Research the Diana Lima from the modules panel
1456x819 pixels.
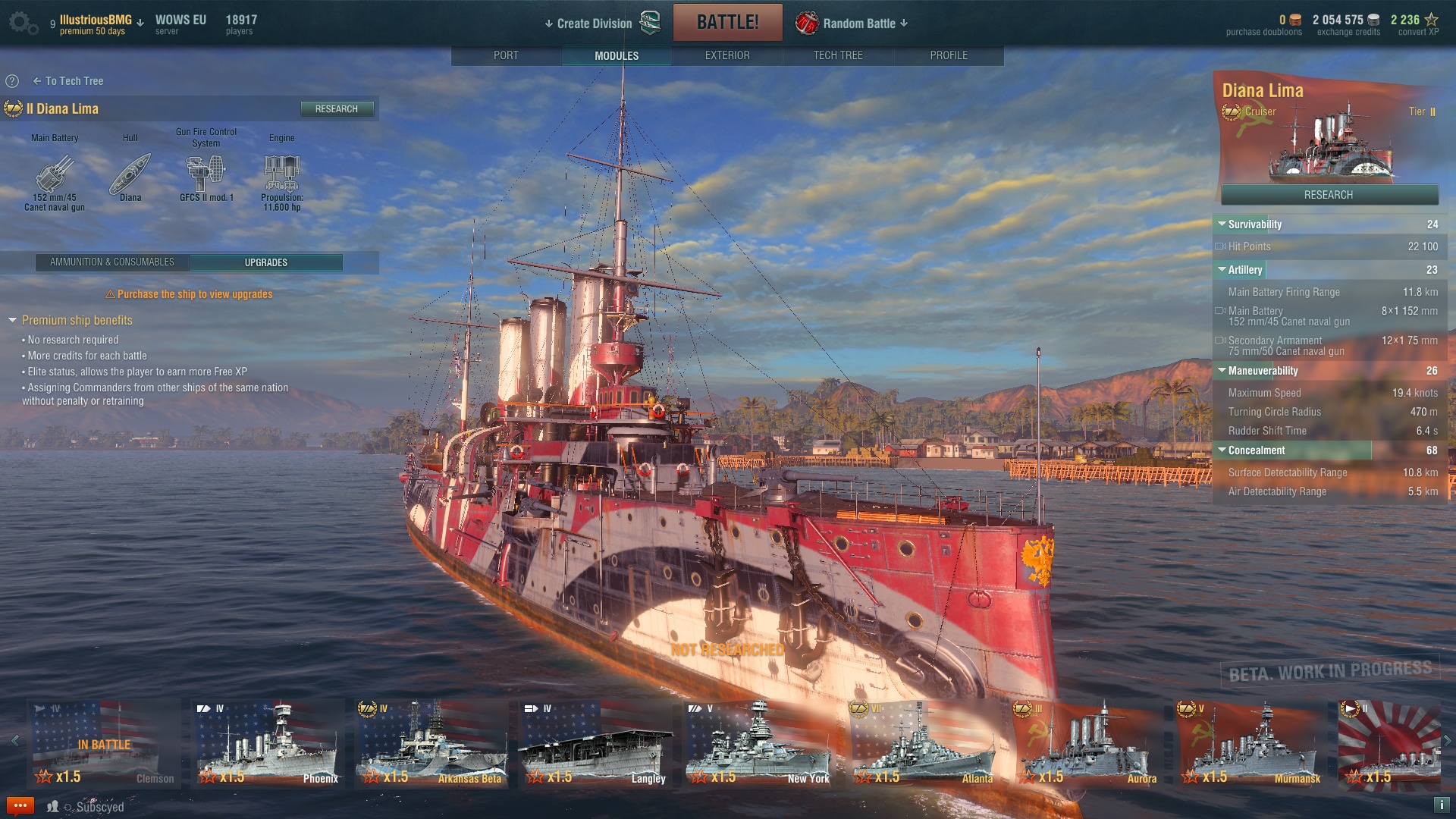tap(337, 109)
